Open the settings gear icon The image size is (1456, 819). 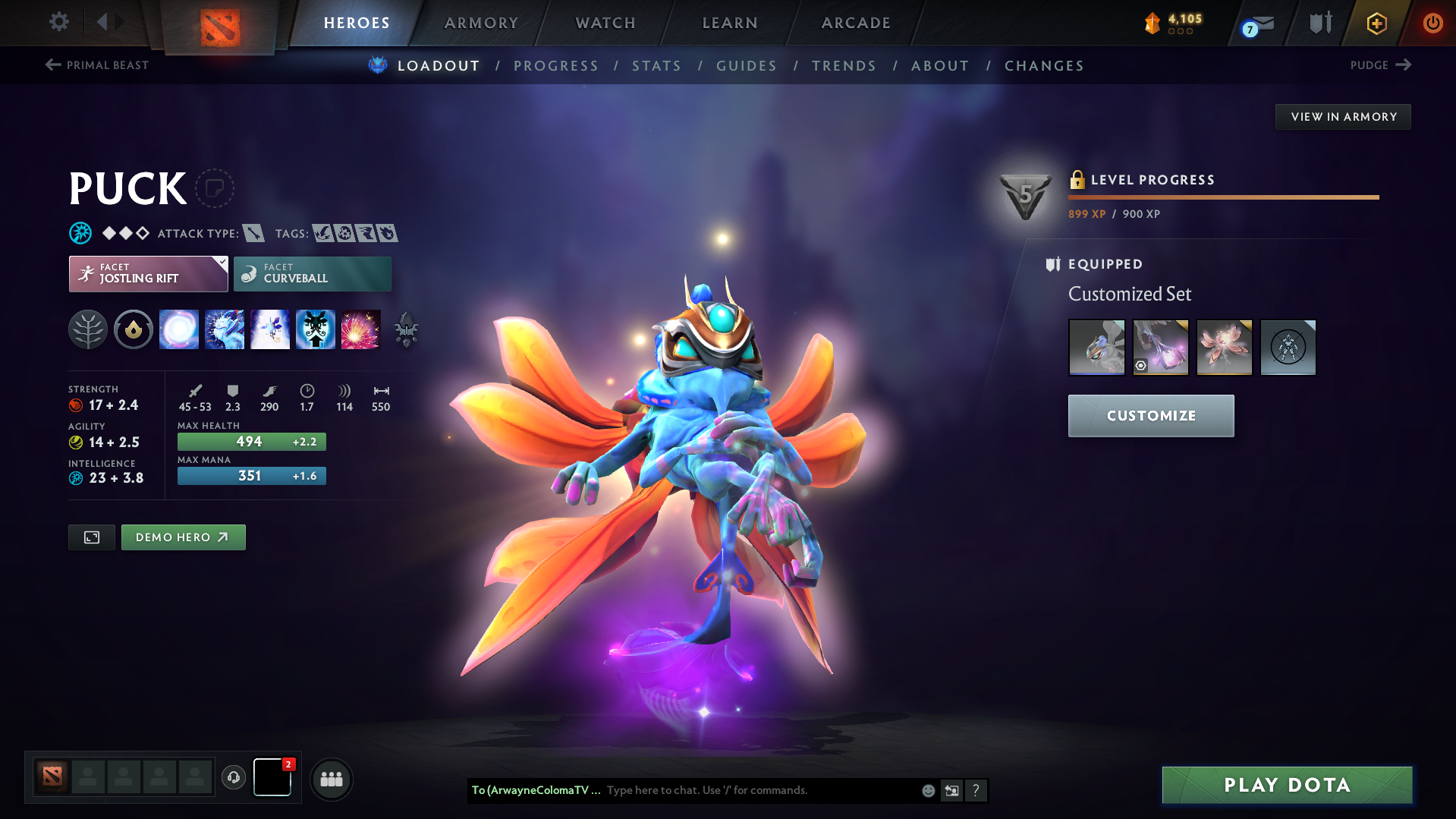coord(59,22)
